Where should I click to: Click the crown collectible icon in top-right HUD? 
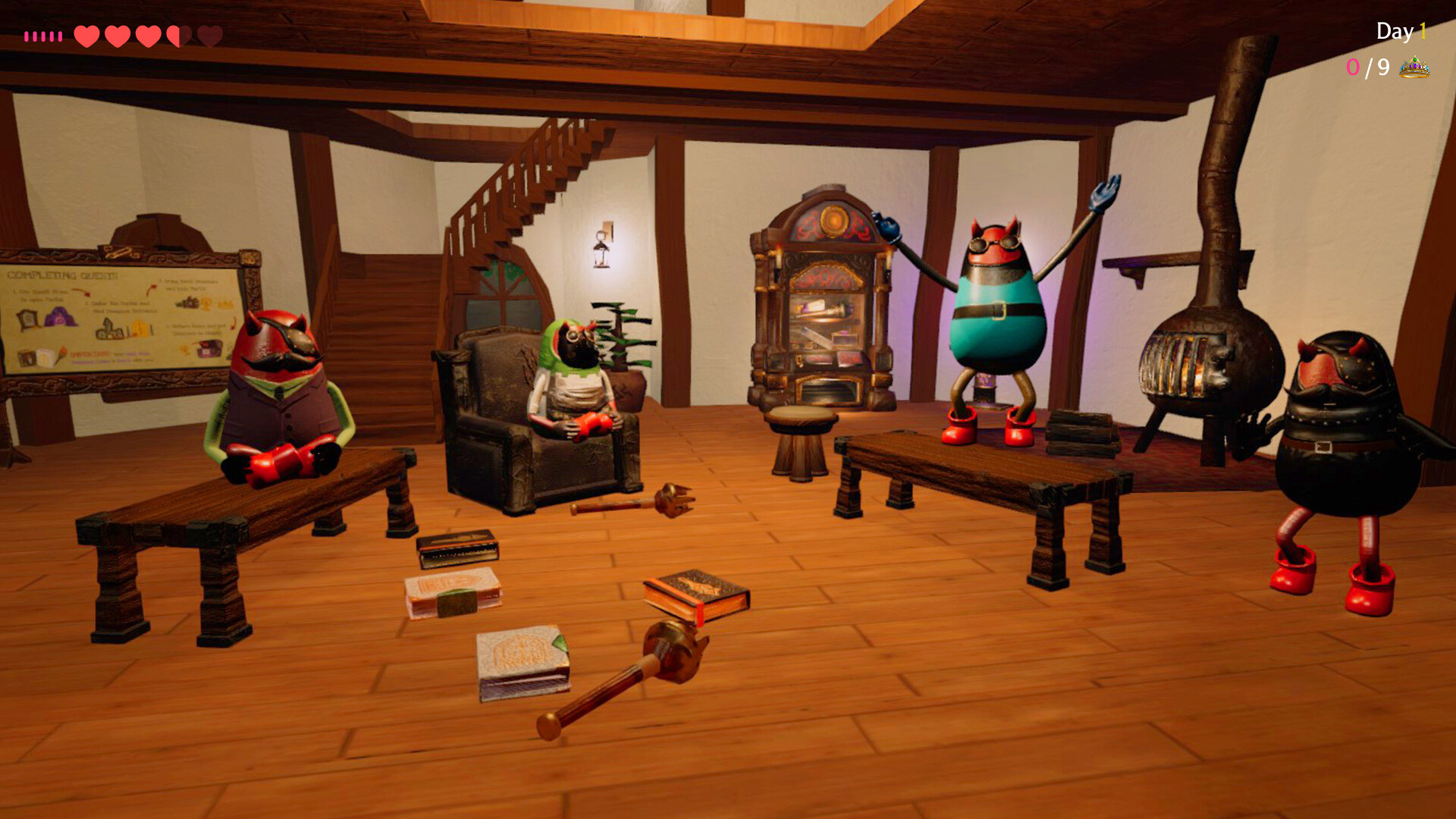(x=1415, y=69)
